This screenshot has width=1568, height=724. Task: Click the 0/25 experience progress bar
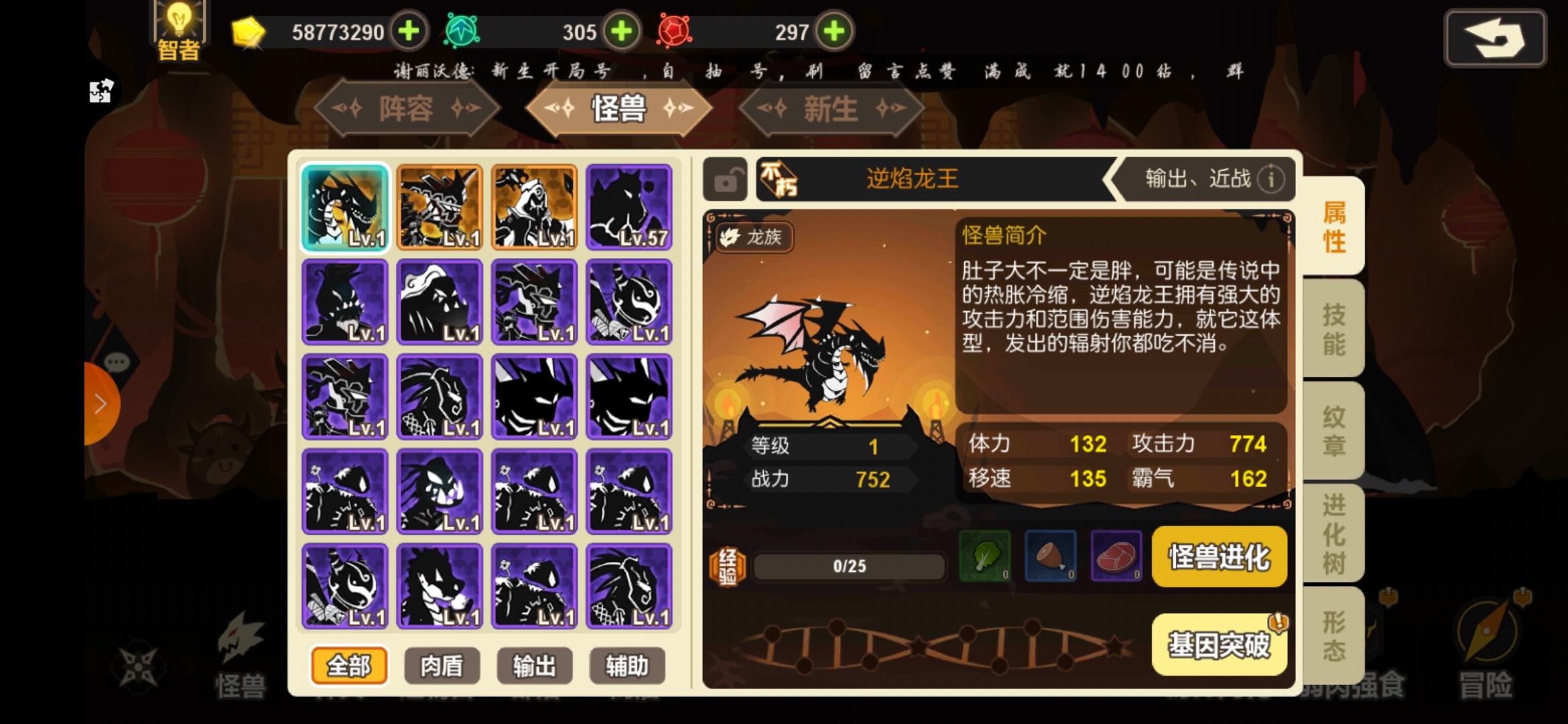[x=848, y=565]
